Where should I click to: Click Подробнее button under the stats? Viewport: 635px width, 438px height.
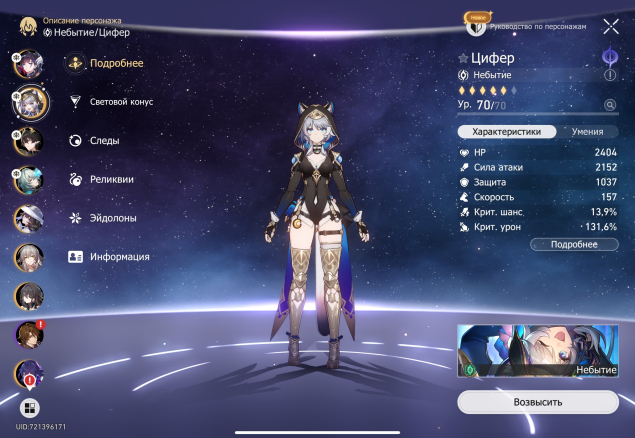574,244
